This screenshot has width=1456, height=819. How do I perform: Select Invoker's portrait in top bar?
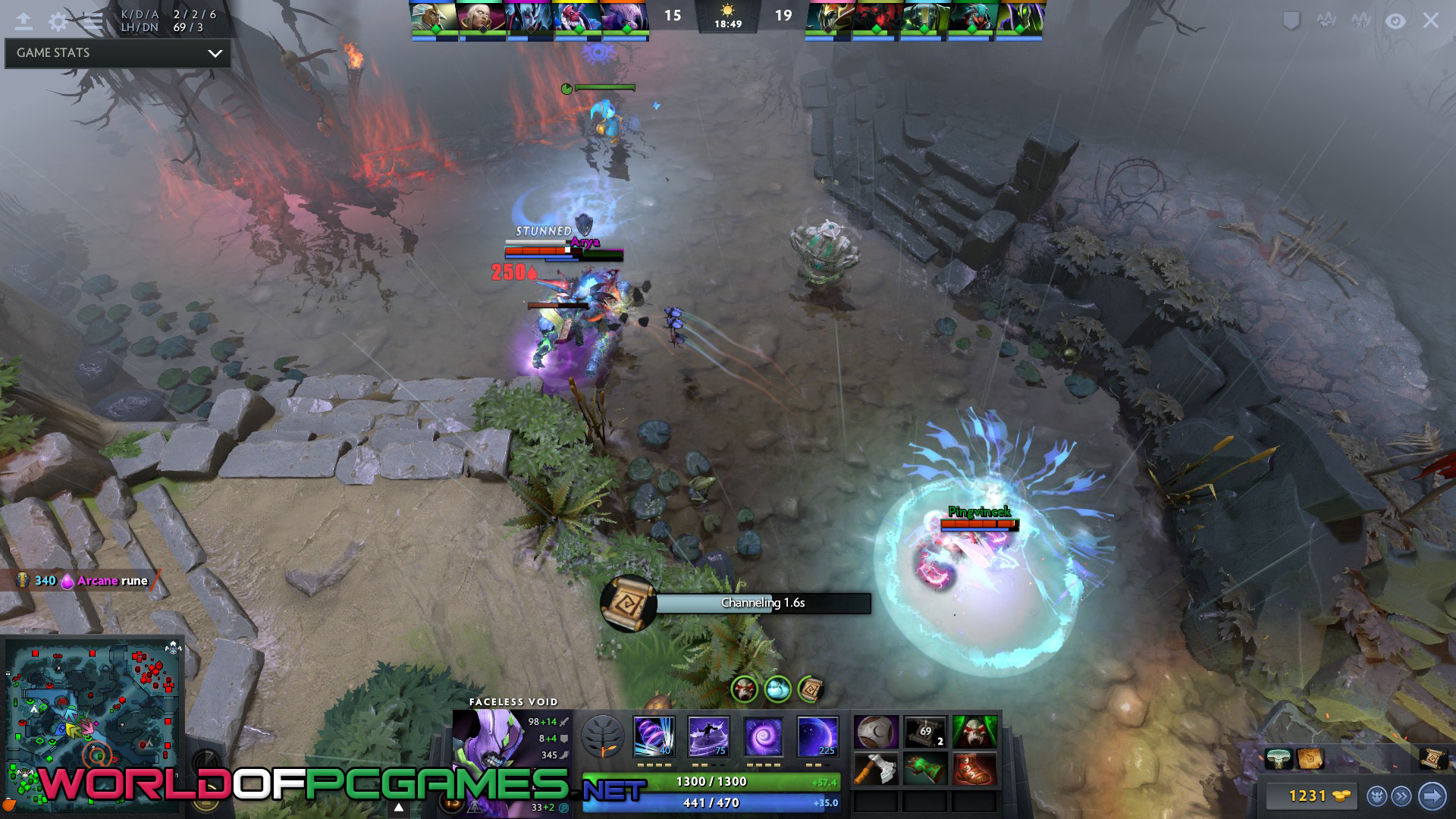[x=481, y=18]
